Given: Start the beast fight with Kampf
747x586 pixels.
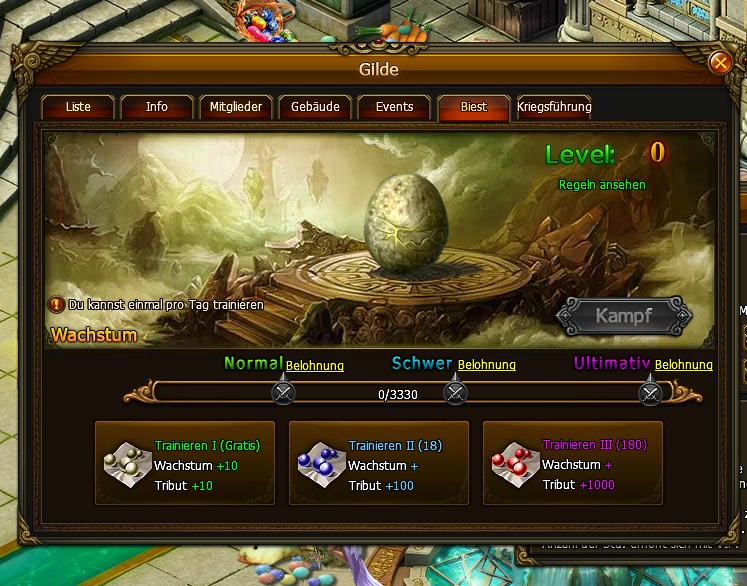Looking at the screenshot, I should click(x=624, y=316).
